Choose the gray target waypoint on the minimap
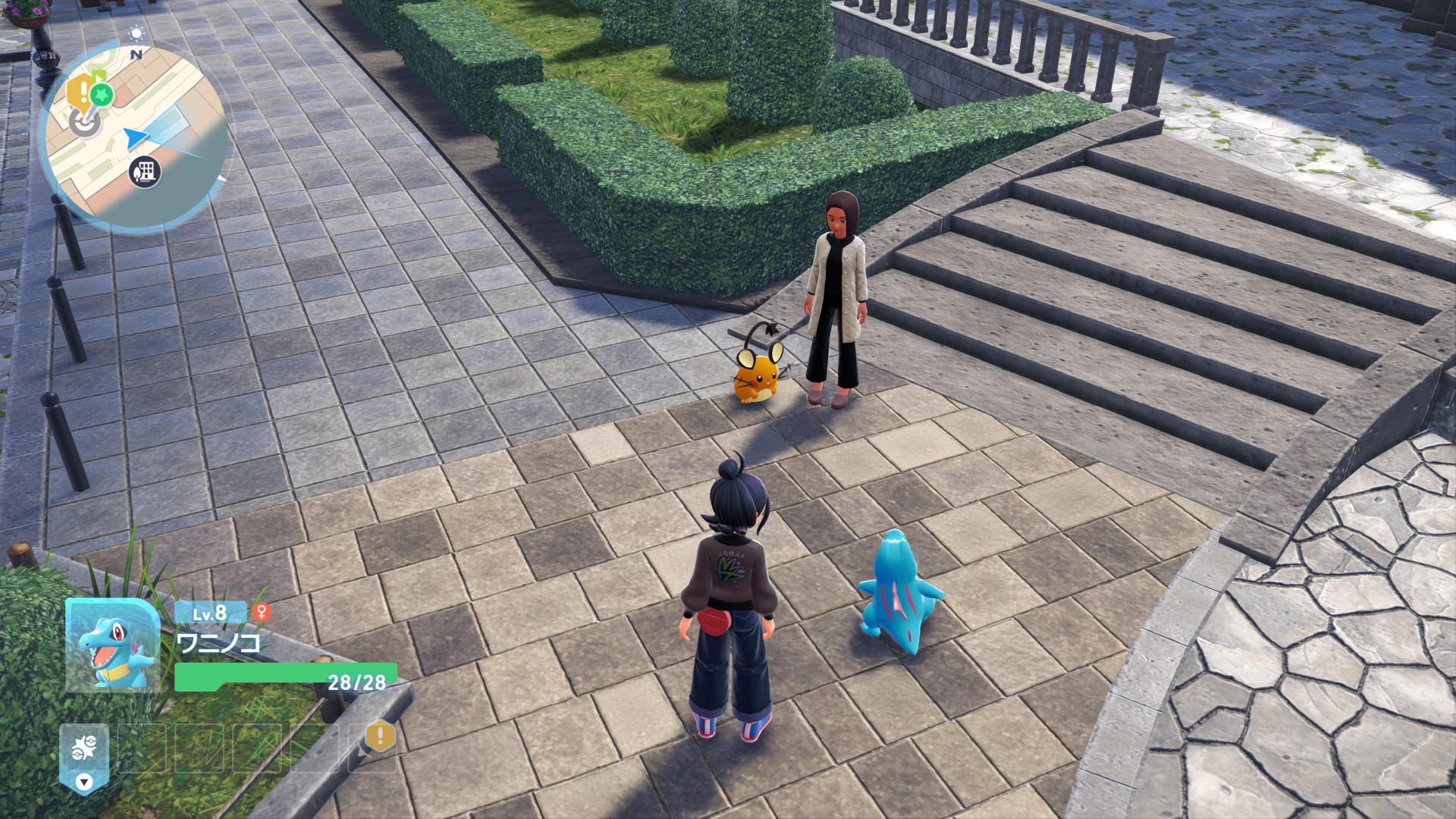This screenshot has height=819, width=1456. pos(84,122)
